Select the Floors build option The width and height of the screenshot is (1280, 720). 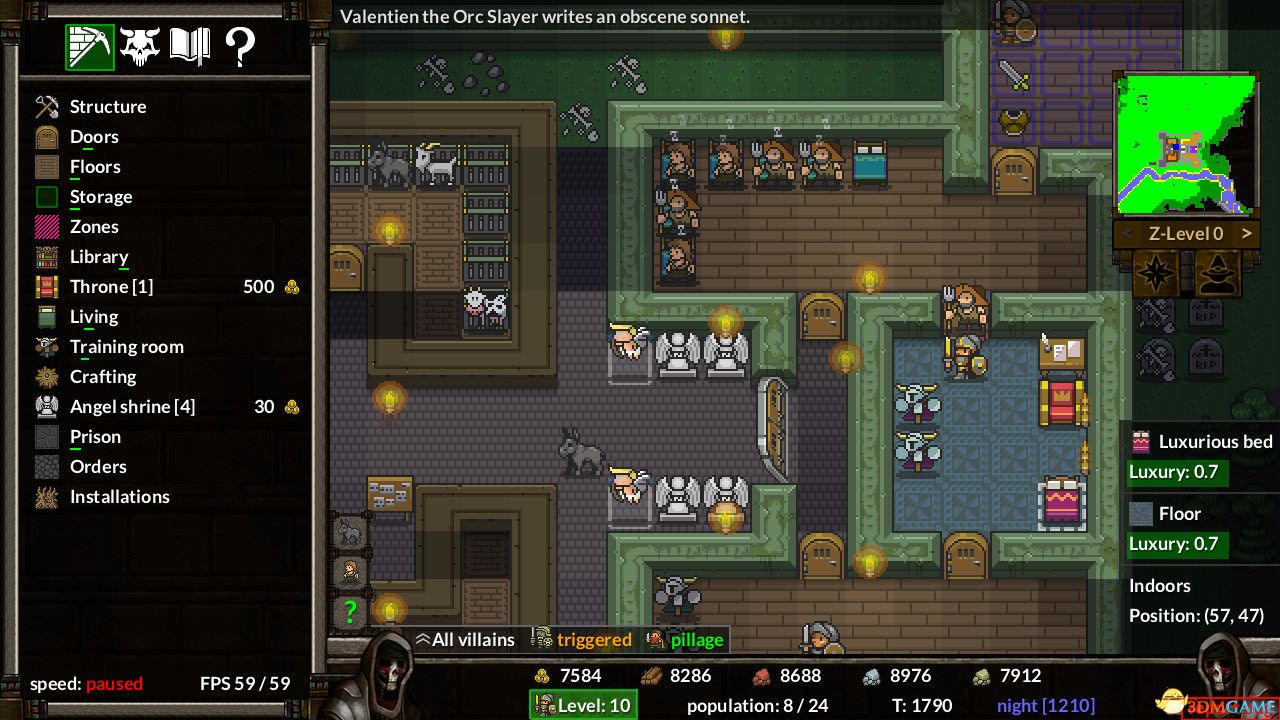[95, 167]
